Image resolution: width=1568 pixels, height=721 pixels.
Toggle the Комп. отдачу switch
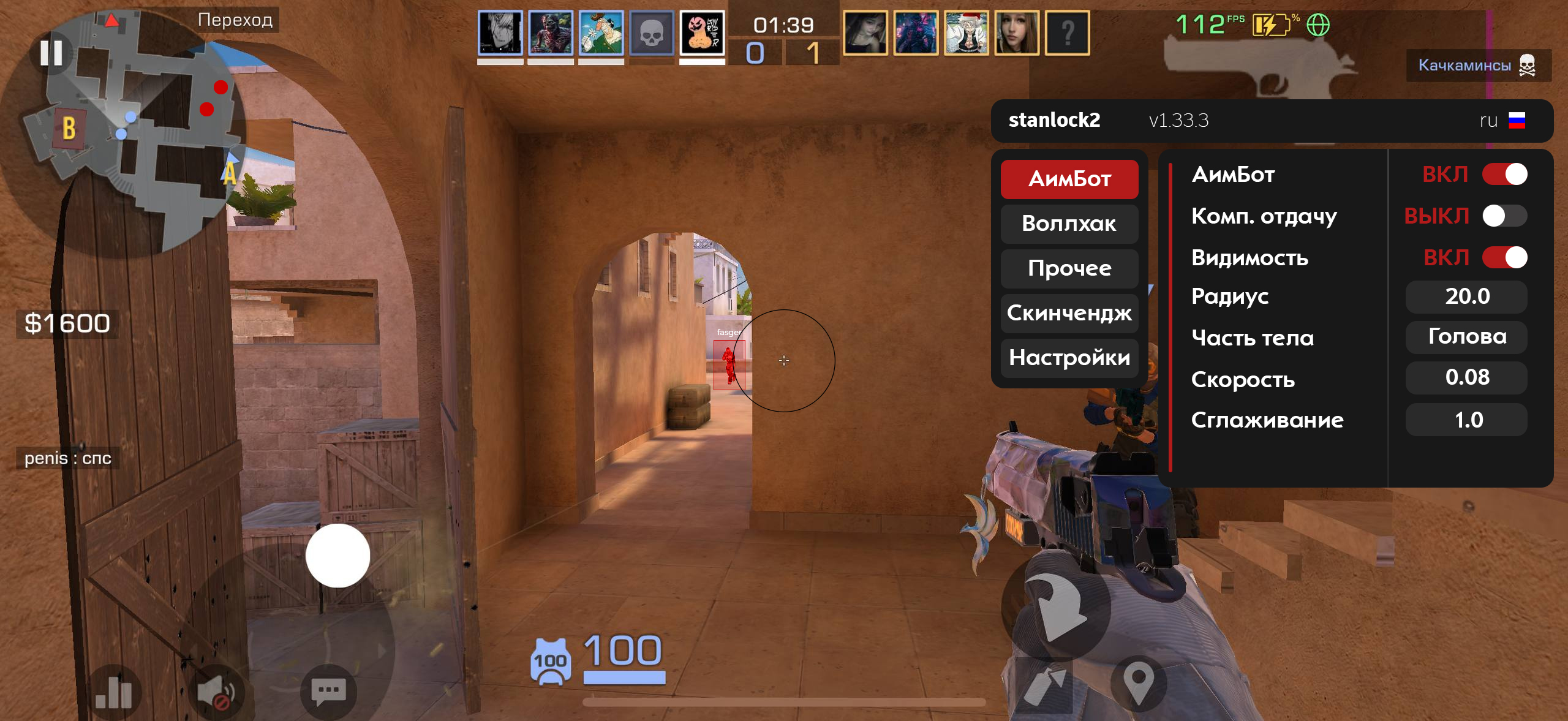[1504, 216]
